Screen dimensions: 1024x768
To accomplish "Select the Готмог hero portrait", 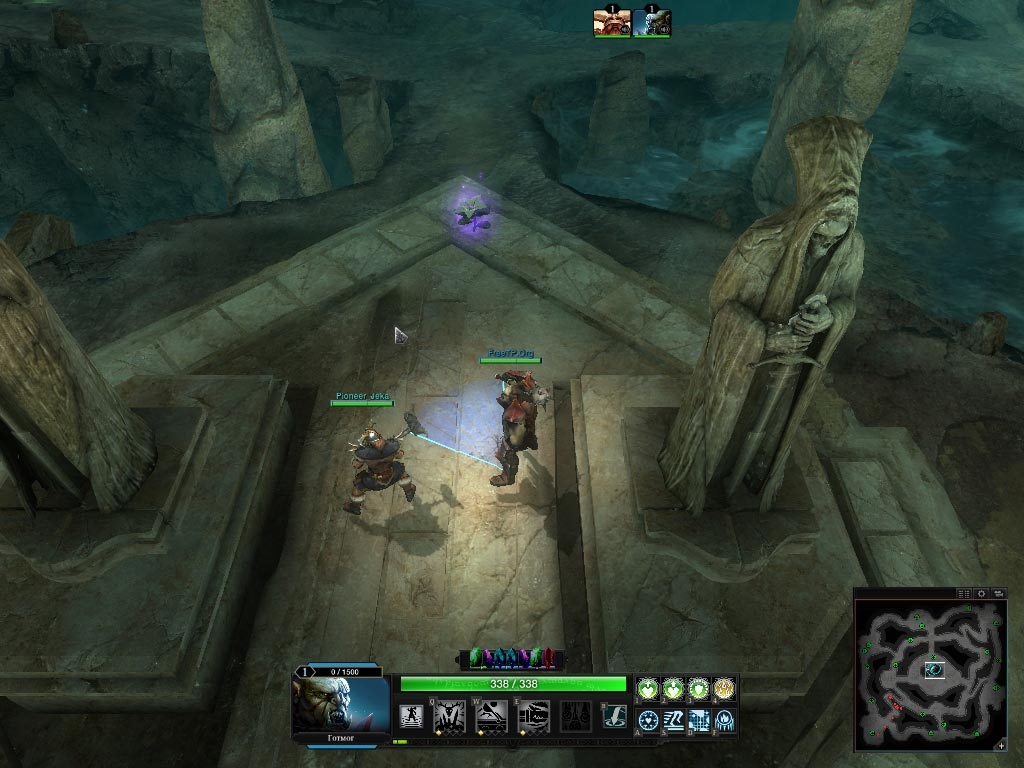I will [x=341, y=704].
